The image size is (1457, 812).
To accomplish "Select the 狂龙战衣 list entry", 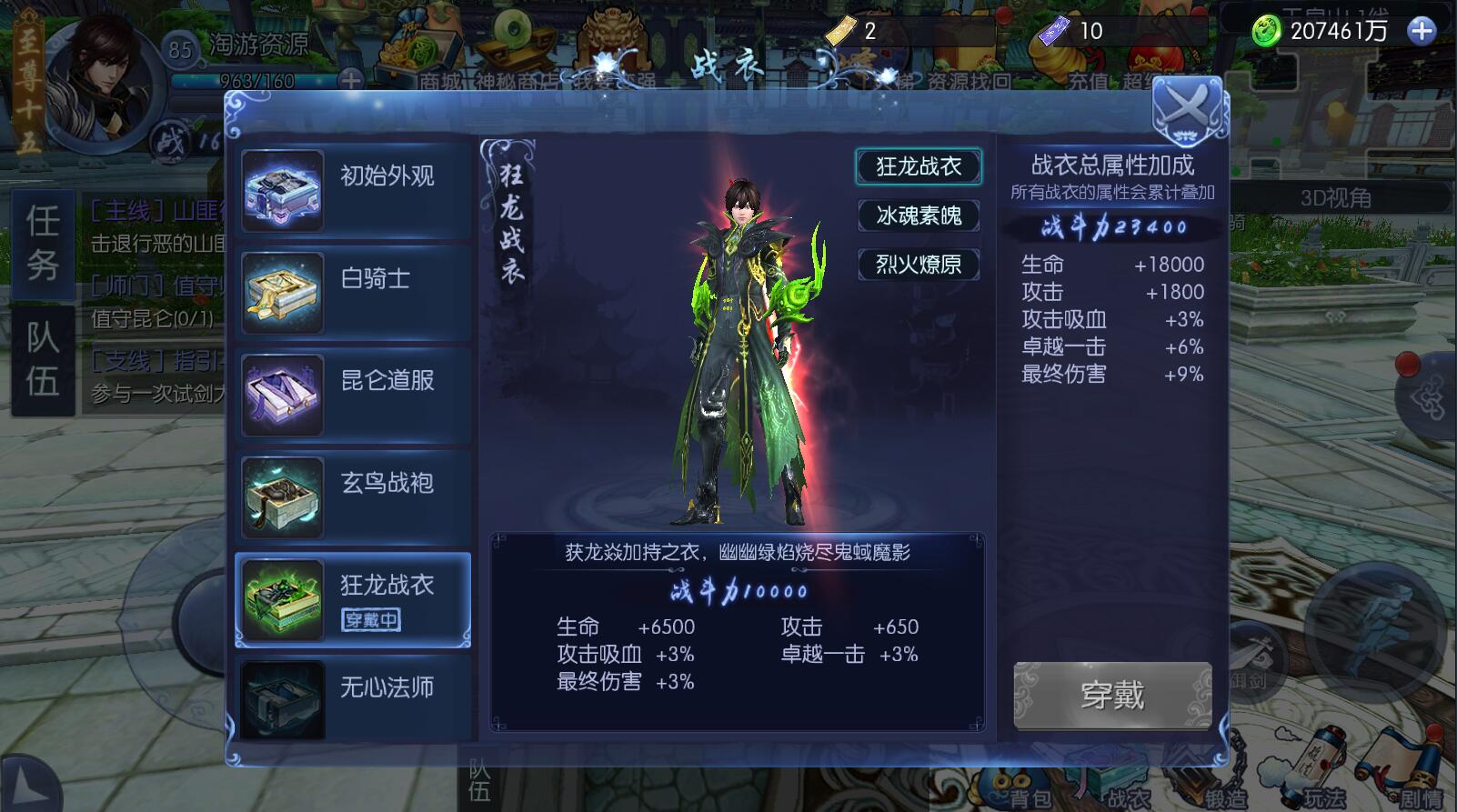I will 354,599.
